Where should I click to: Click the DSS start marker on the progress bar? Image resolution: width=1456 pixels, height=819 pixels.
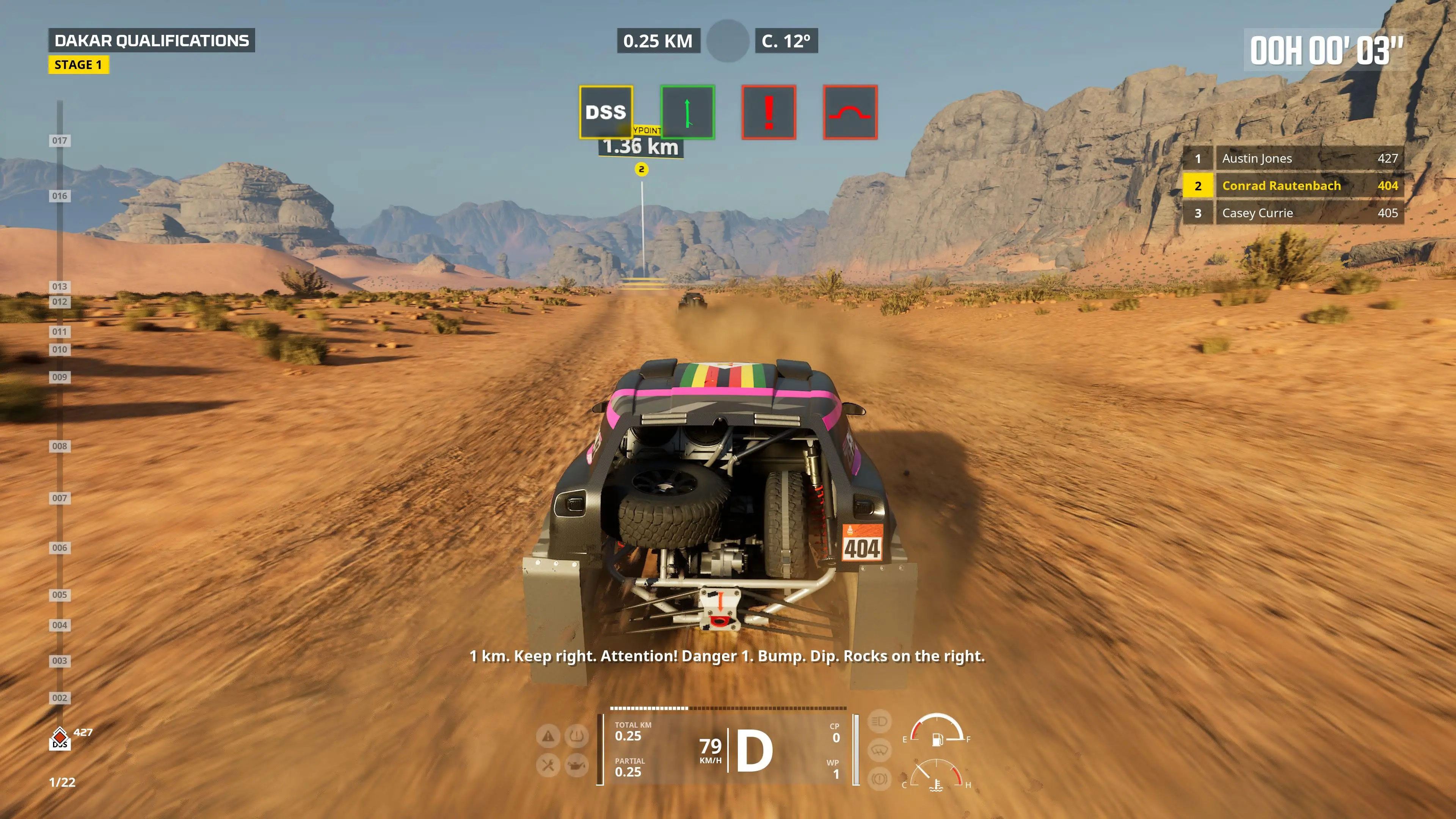60,739
